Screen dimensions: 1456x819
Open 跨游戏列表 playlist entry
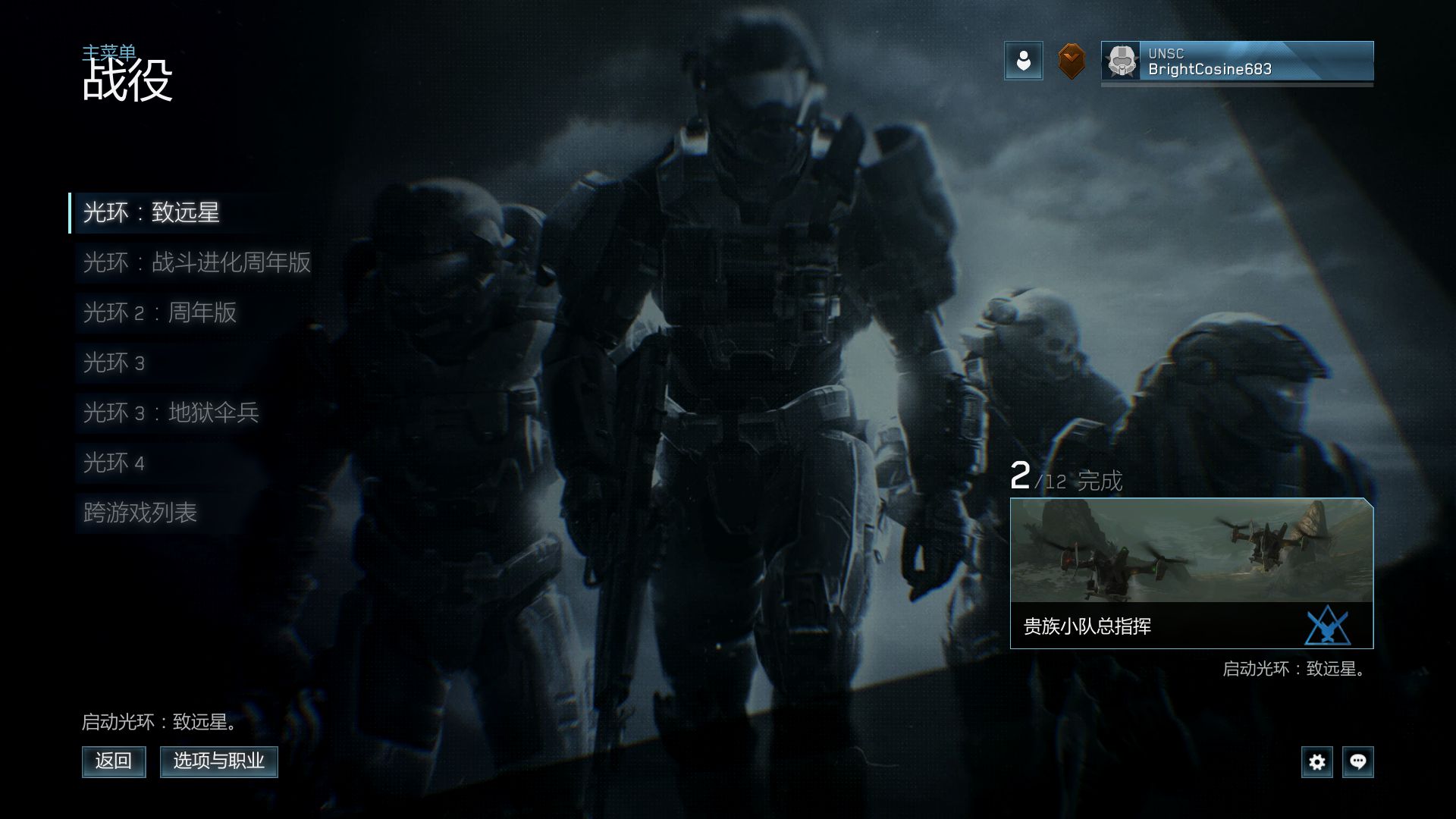coord(140,513)
